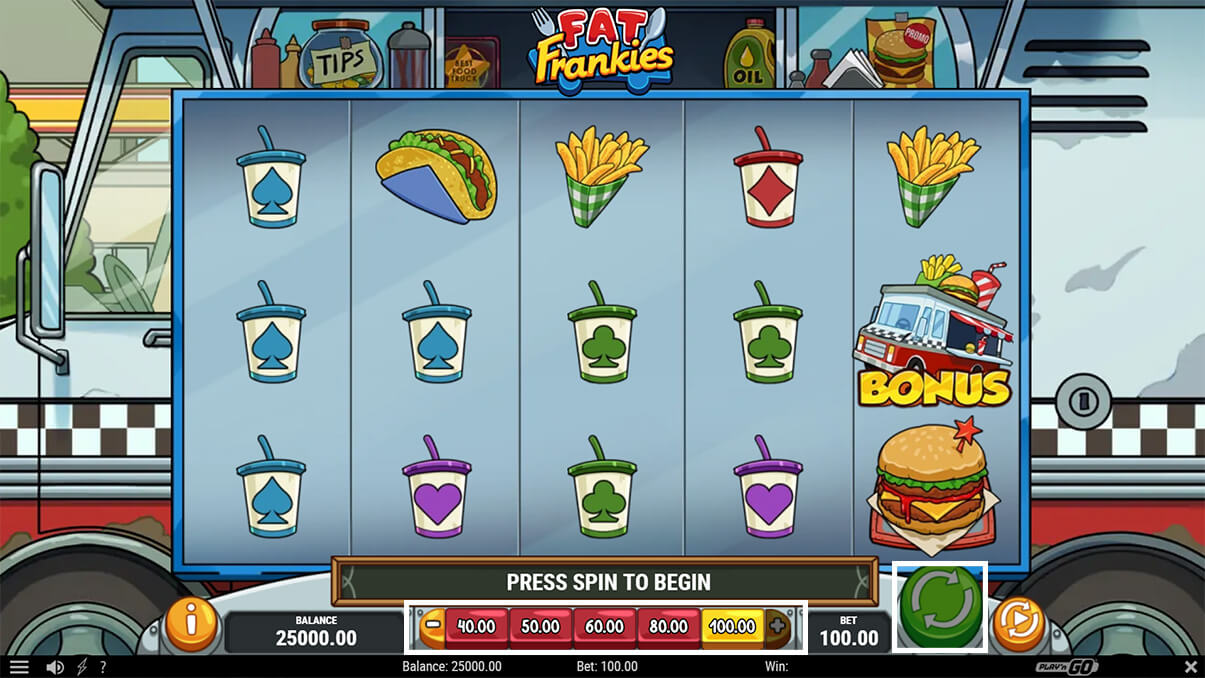Set the bet to 40.00
1205x678 pixels.
pyautogui.click(x=476, y=627)
